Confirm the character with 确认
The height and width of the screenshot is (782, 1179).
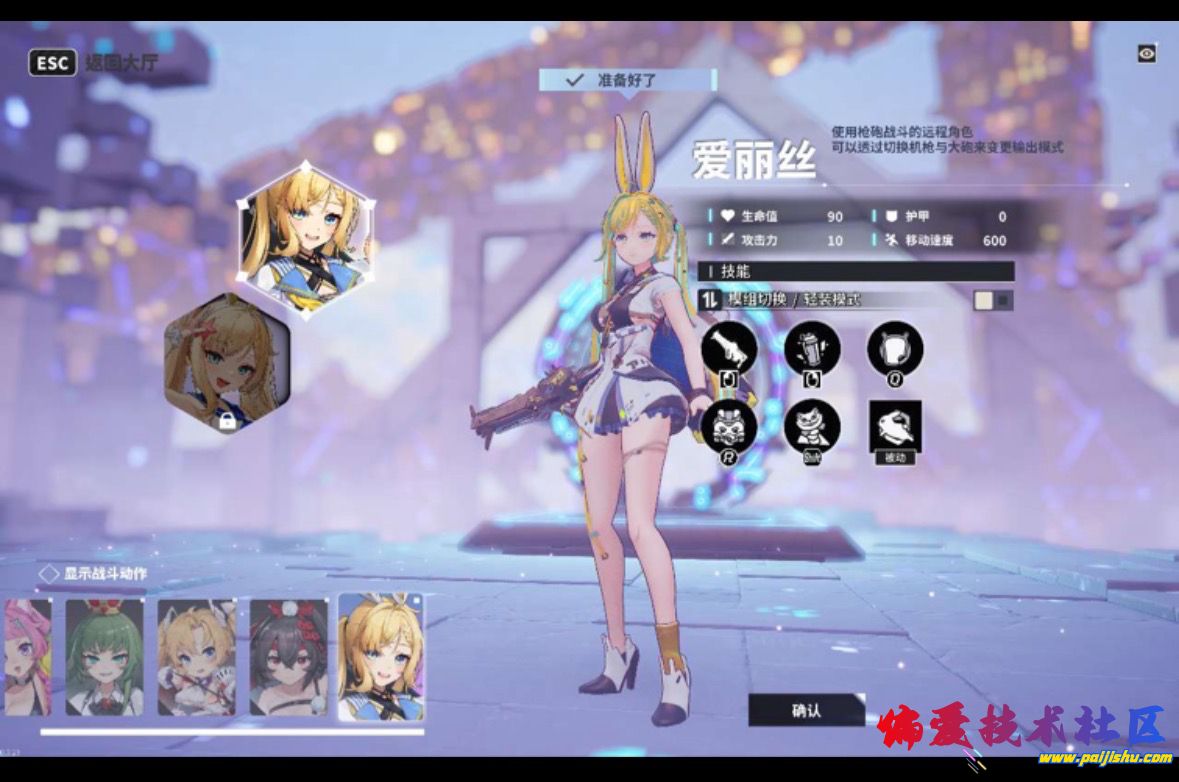tap(806, 710)
